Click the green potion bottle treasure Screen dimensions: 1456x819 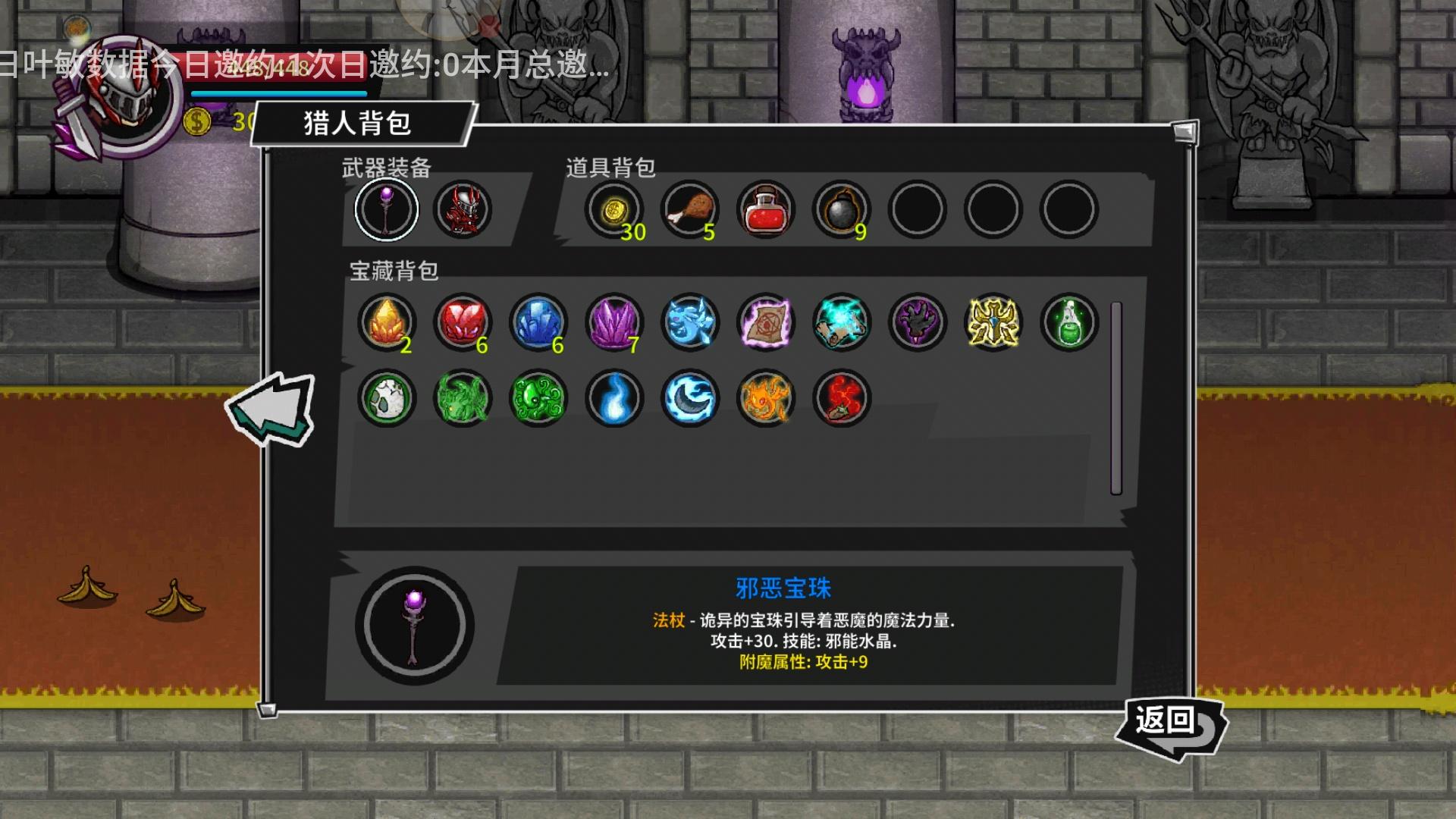1068,322
